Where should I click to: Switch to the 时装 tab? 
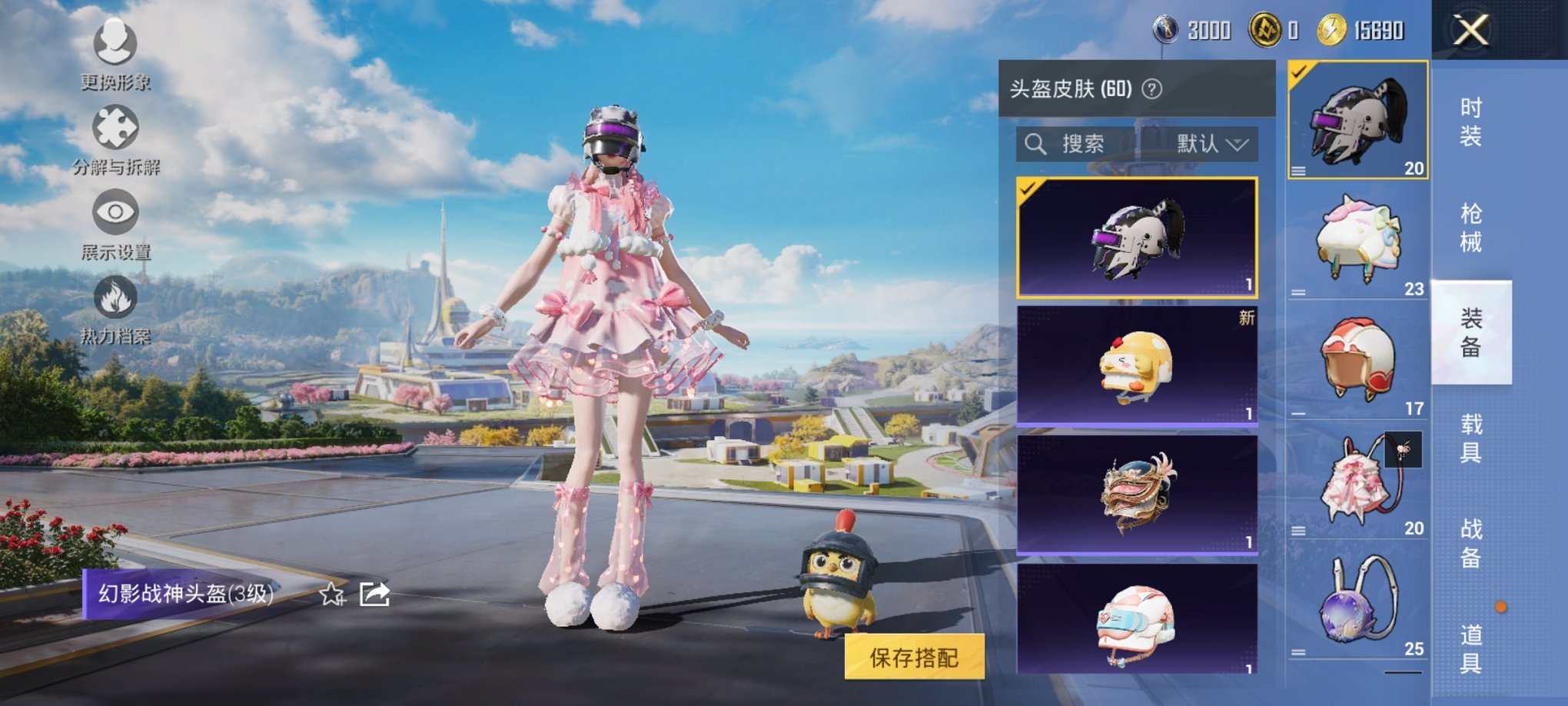1472,122
